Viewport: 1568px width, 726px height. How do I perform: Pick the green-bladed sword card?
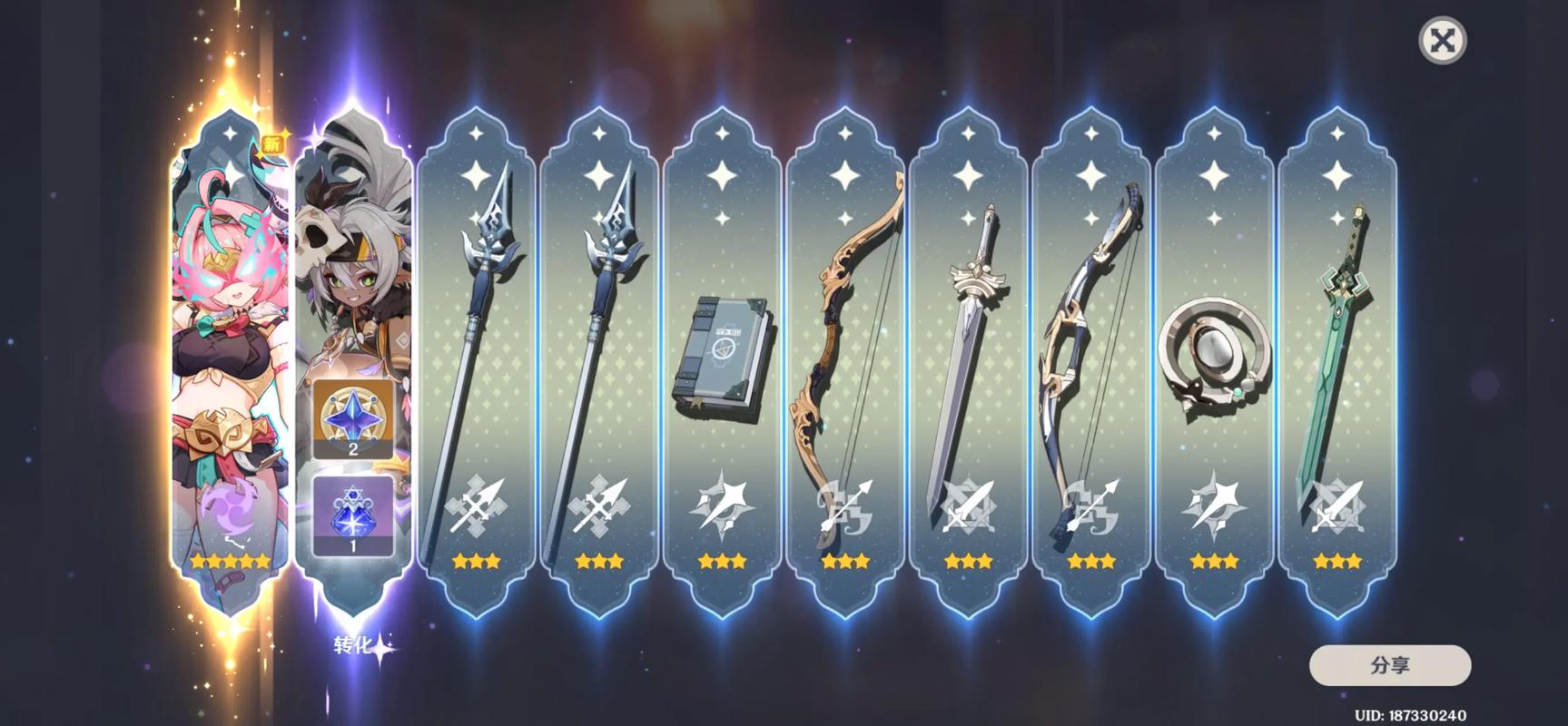(x=1337, y=363)
